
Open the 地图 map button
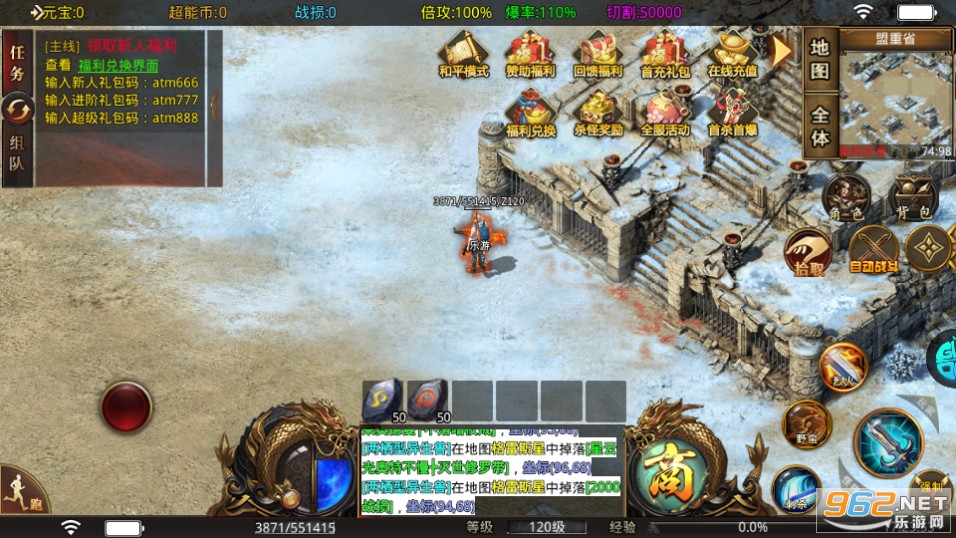click(820, 60)
